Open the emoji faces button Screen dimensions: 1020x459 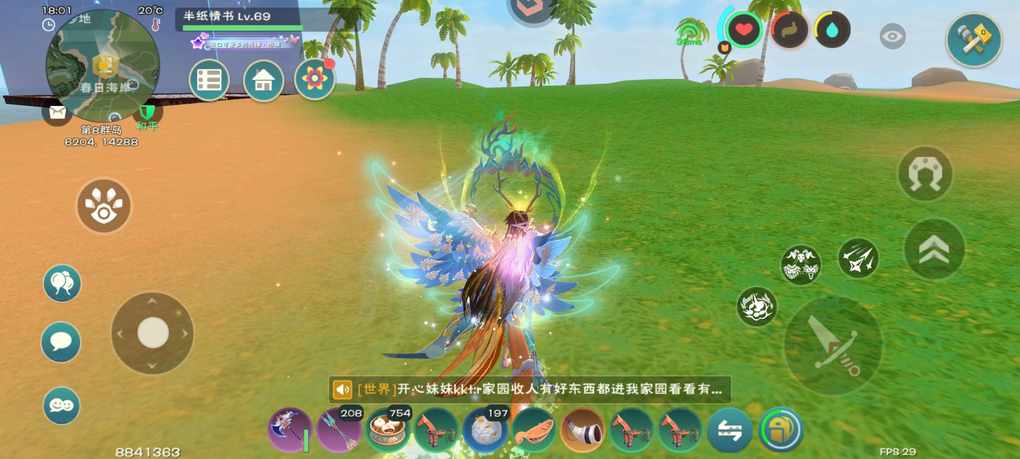(61, 405)
